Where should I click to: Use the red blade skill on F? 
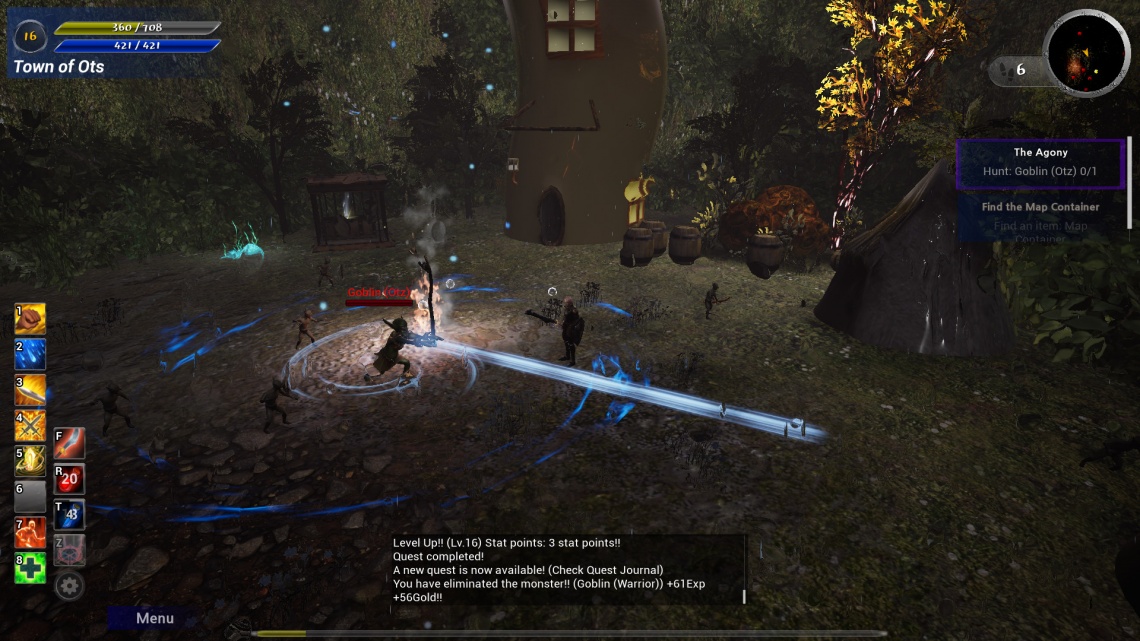click(69, 443)
